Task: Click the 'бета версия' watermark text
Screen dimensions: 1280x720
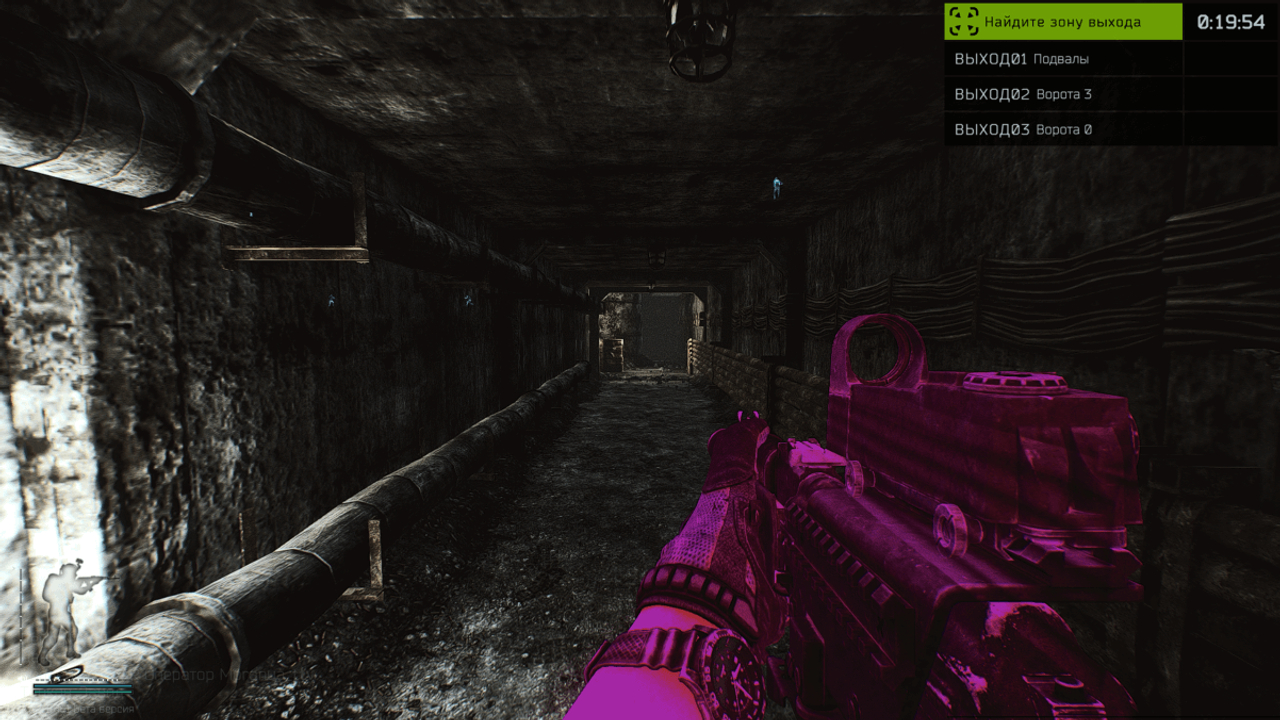Action: [x=106, y=707]
